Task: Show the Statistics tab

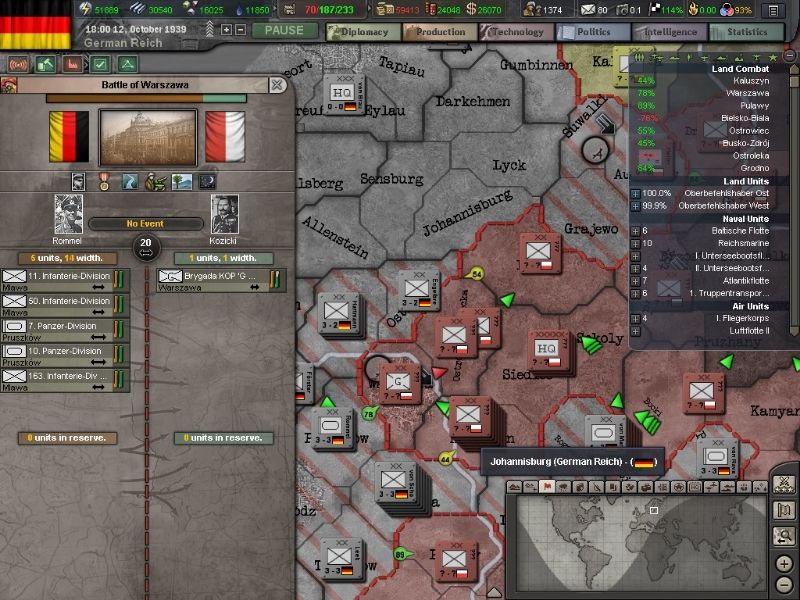Action: (747, 31)
